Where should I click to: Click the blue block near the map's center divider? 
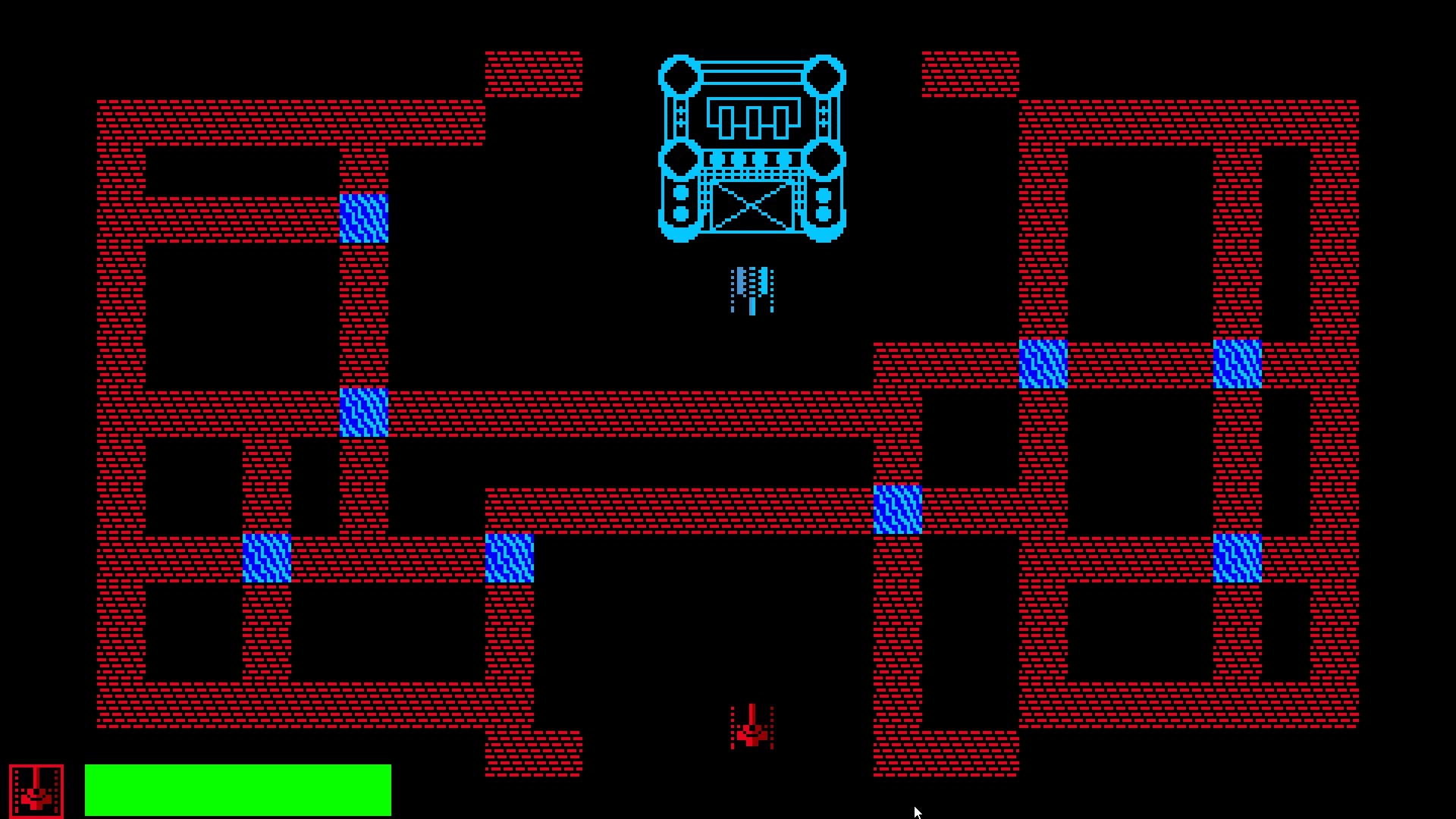point(897,508)
